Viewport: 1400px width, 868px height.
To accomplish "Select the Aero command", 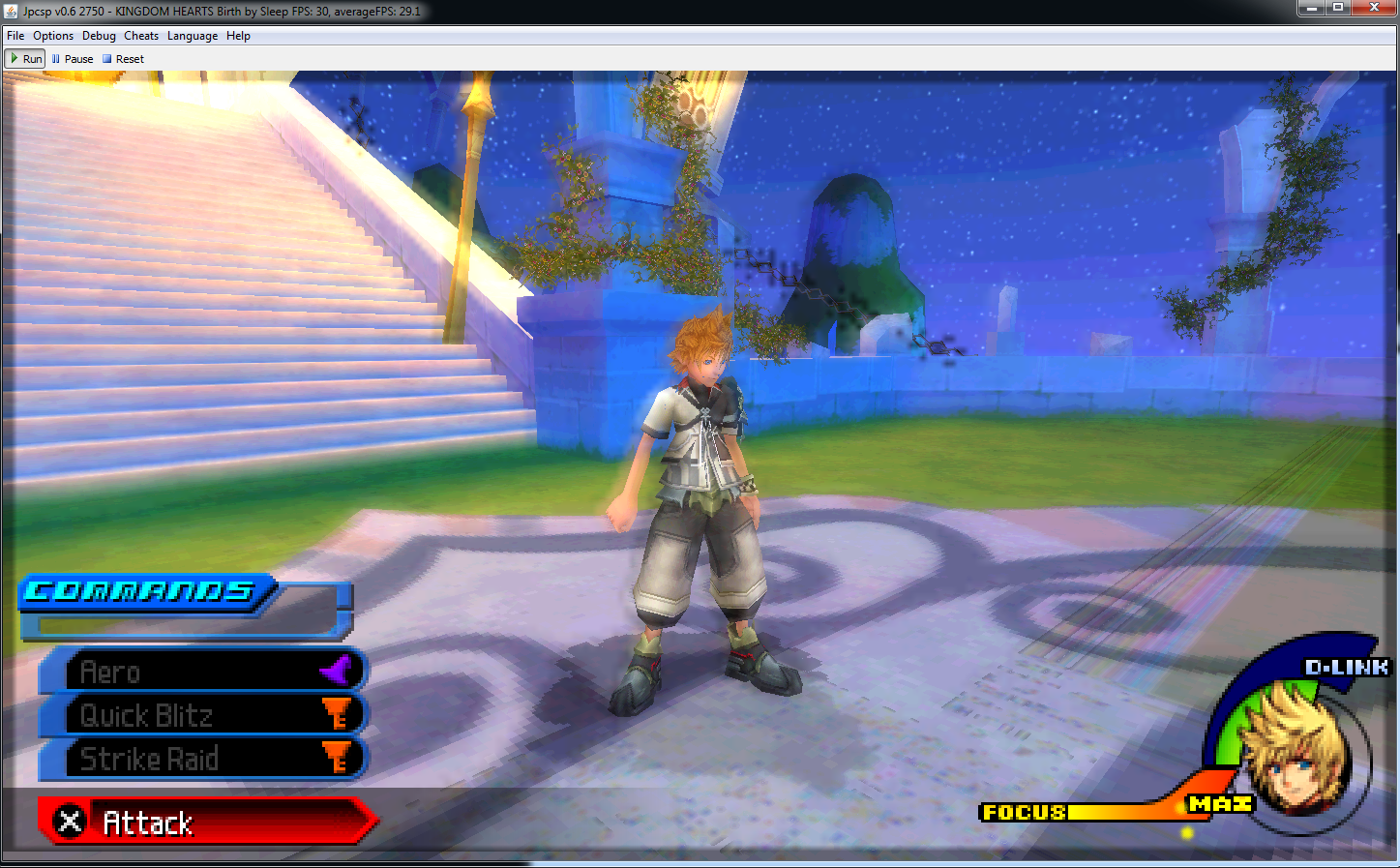I will [x=203, y=672].
